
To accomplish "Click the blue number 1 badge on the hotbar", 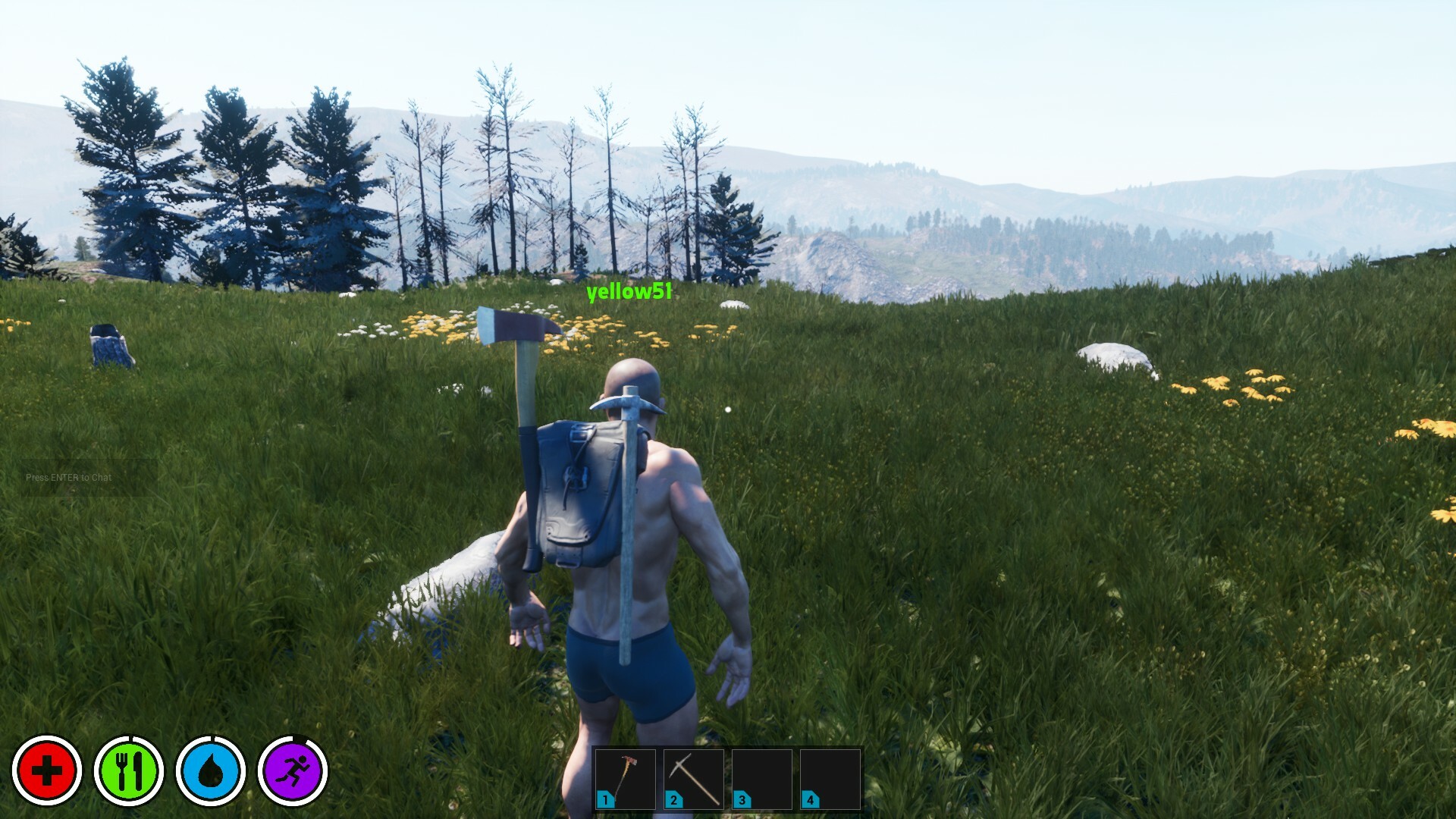I will click(604, 799).
